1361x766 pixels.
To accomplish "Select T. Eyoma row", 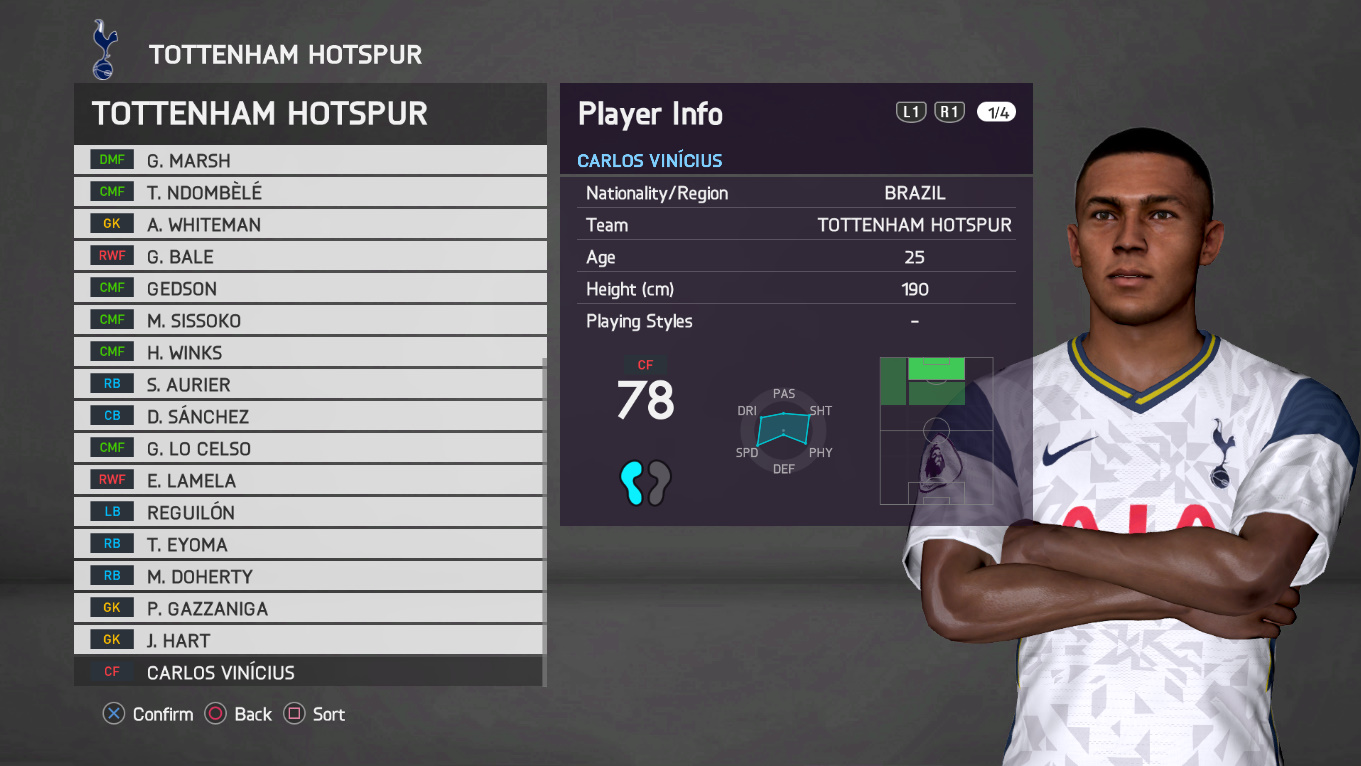I will pyautogui.click(x=310, y=544).
